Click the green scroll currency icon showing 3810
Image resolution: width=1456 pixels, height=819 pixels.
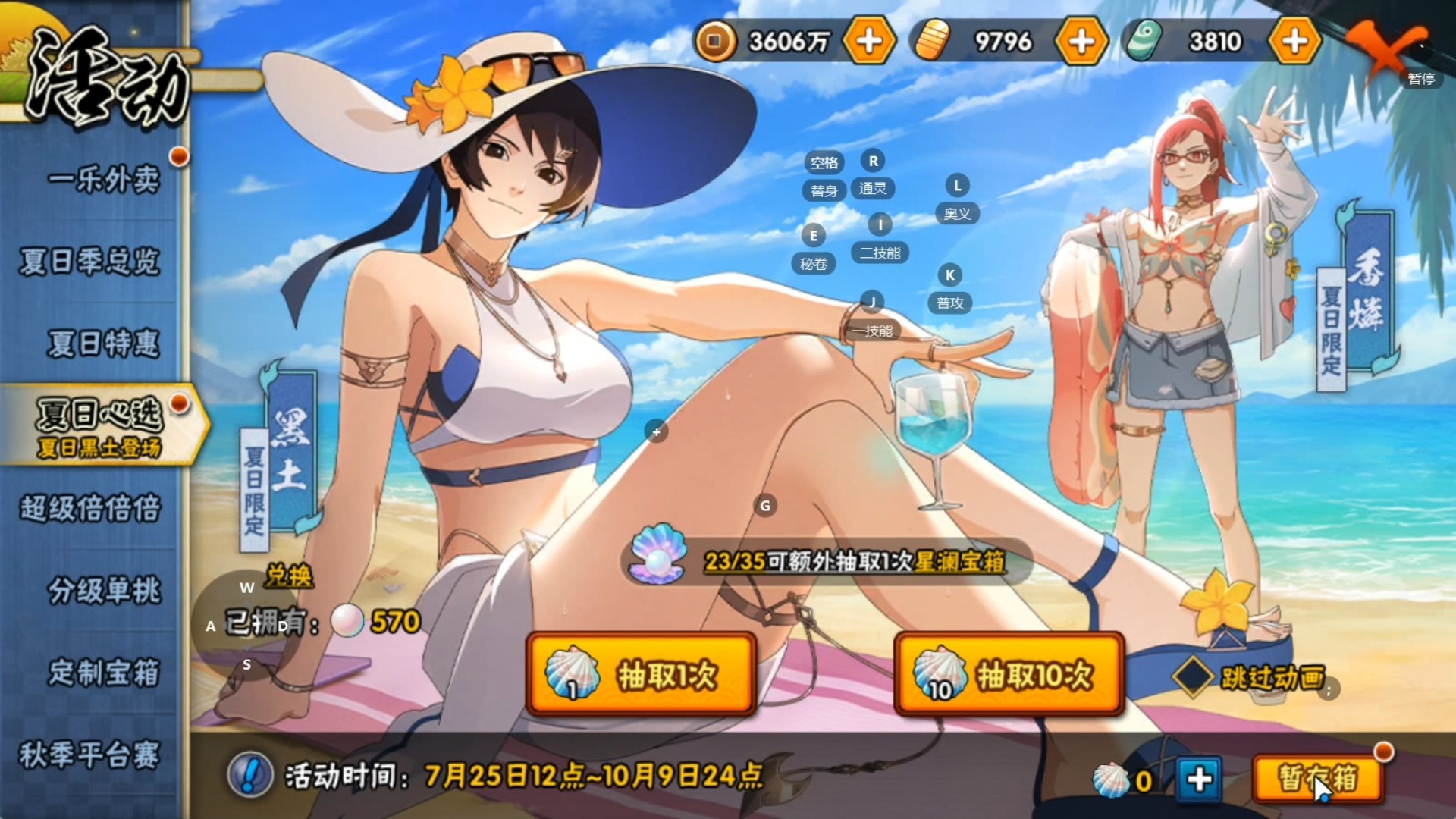(x=1147, y=42)
